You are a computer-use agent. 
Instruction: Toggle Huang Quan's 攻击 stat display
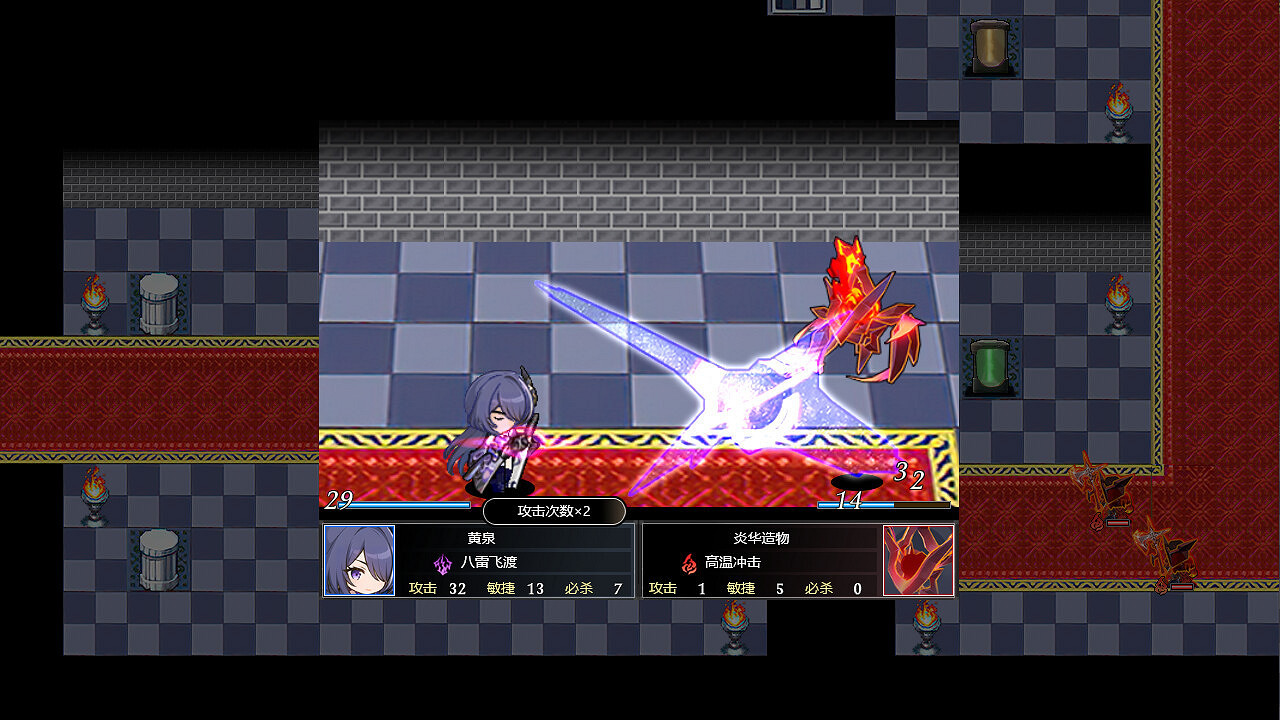(x=437, y=589)
